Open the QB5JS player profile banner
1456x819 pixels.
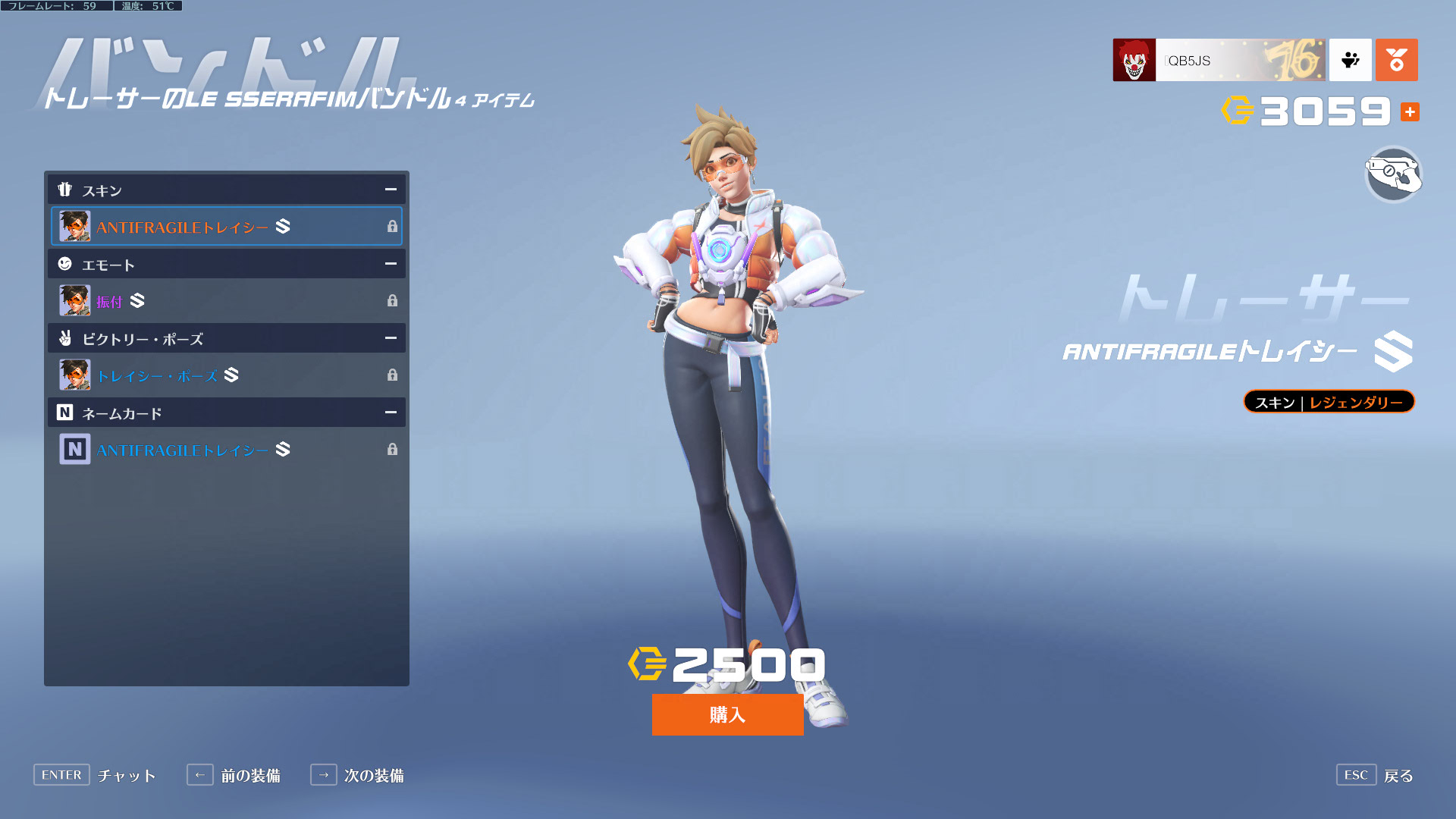[x=1218, y=60]
